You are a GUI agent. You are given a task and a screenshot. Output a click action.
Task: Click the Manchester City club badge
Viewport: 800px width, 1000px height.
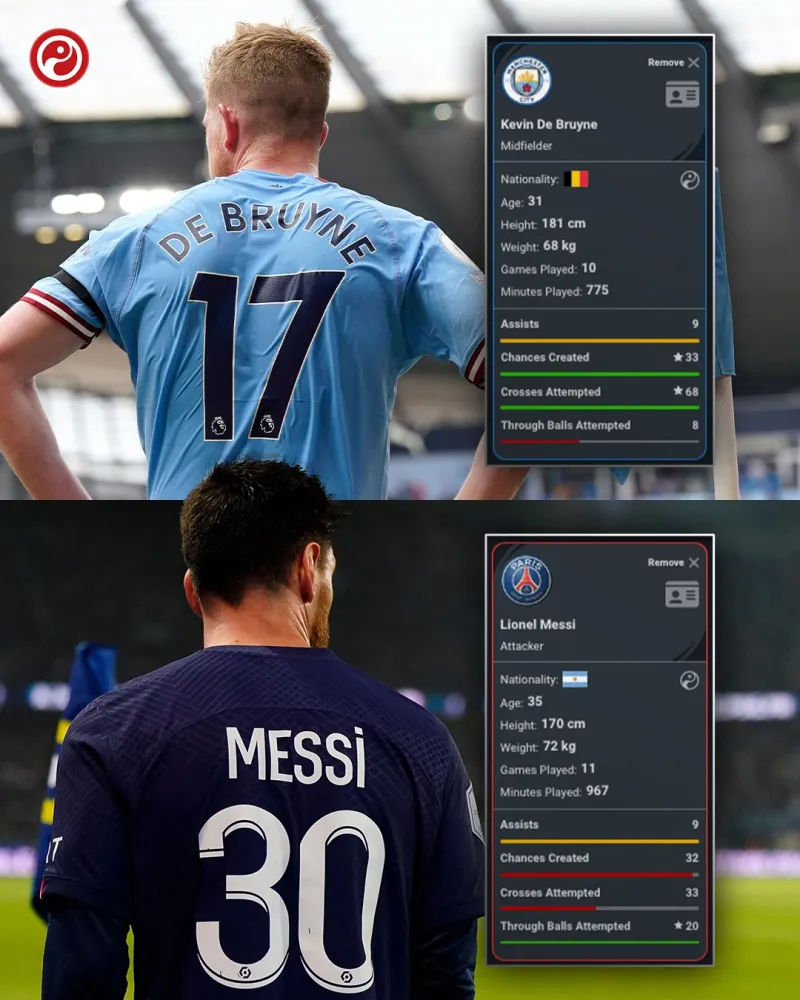pos(526,81)
